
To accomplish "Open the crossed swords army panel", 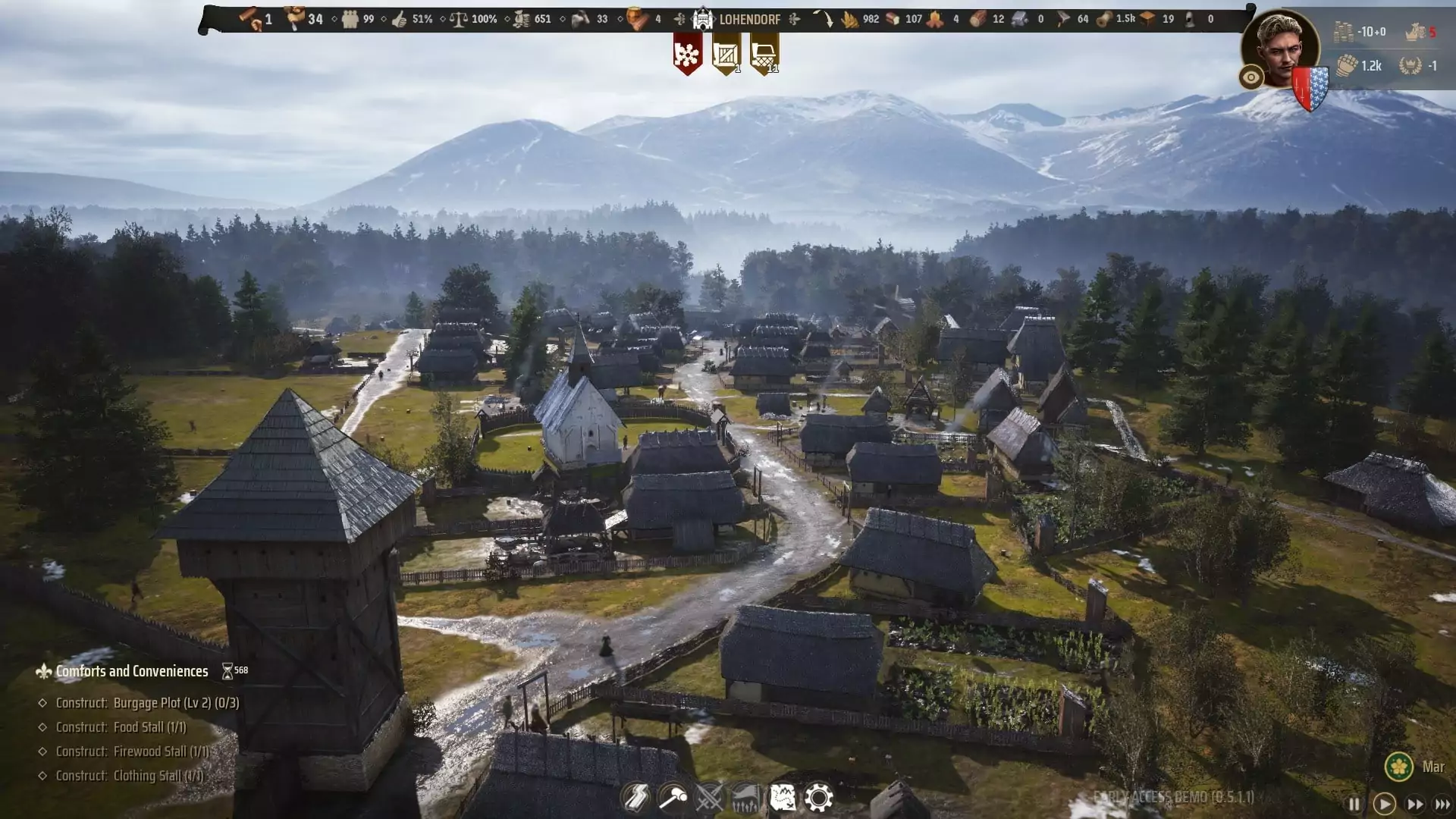I will pos(710,798).
